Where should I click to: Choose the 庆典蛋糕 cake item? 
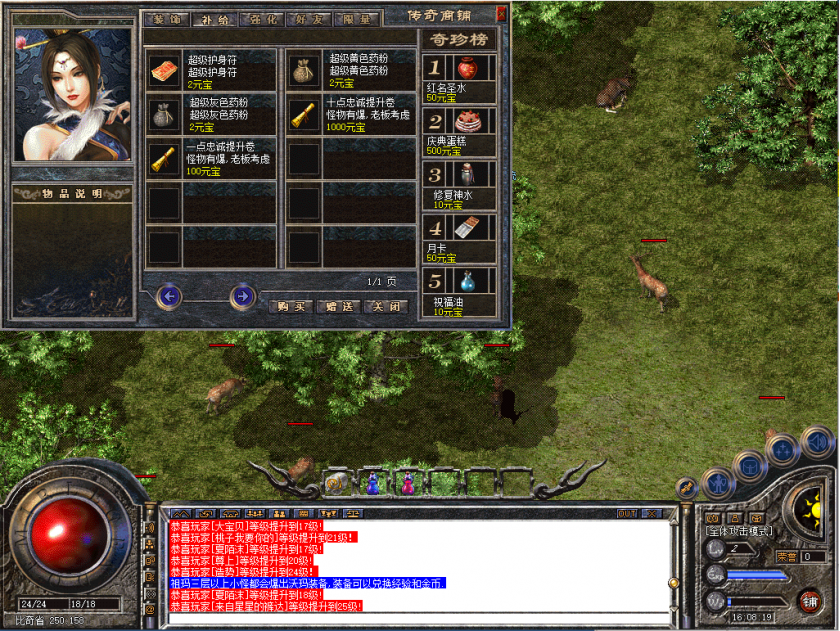click(467, 123)
